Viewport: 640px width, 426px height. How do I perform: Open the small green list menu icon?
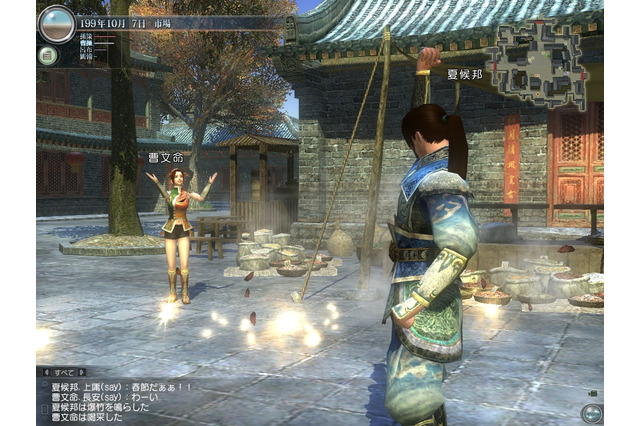pyautogui.click(x=46, y=55)
